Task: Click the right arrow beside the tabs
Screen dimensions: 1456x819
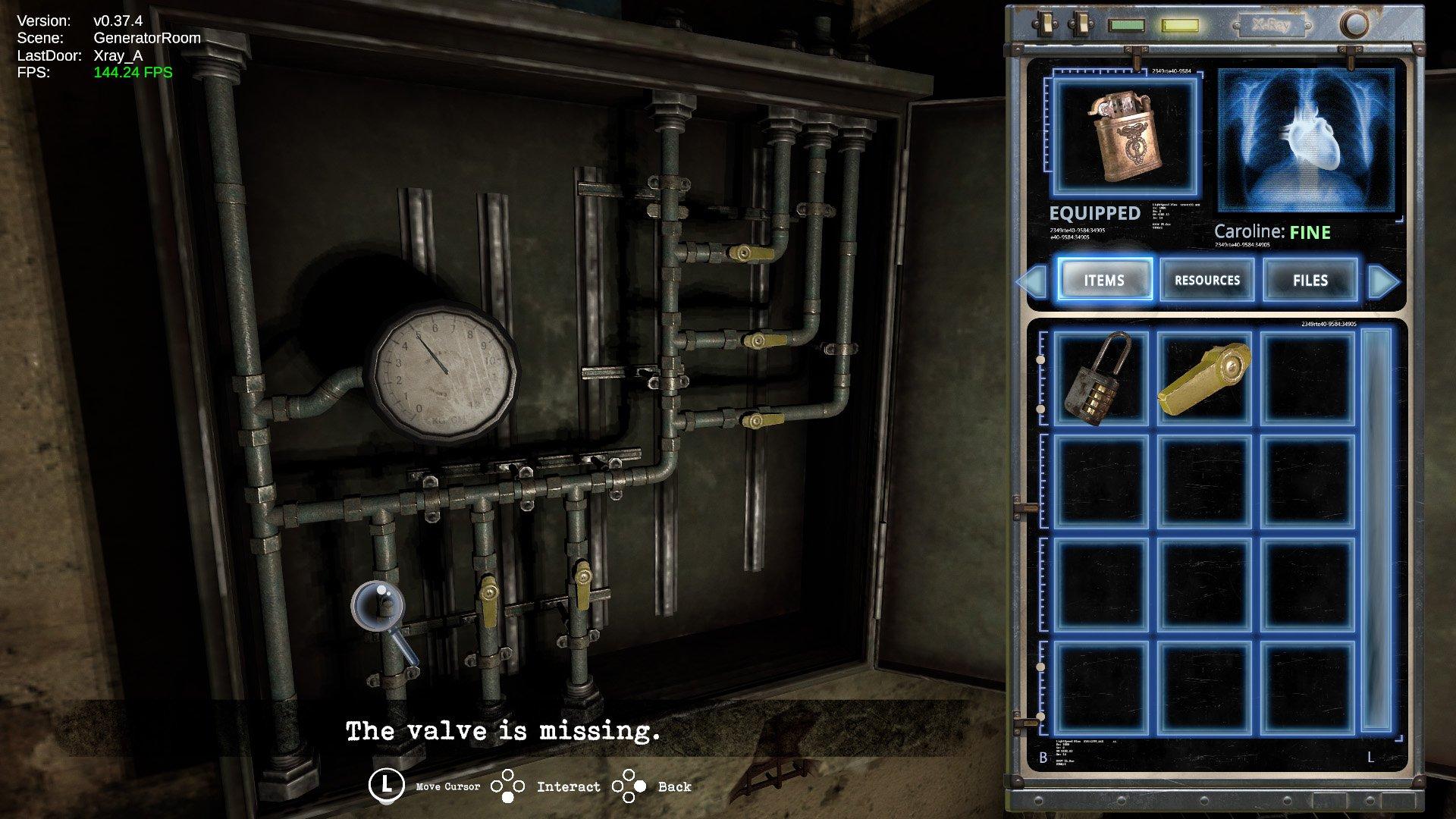Action: click(1383, 281)
